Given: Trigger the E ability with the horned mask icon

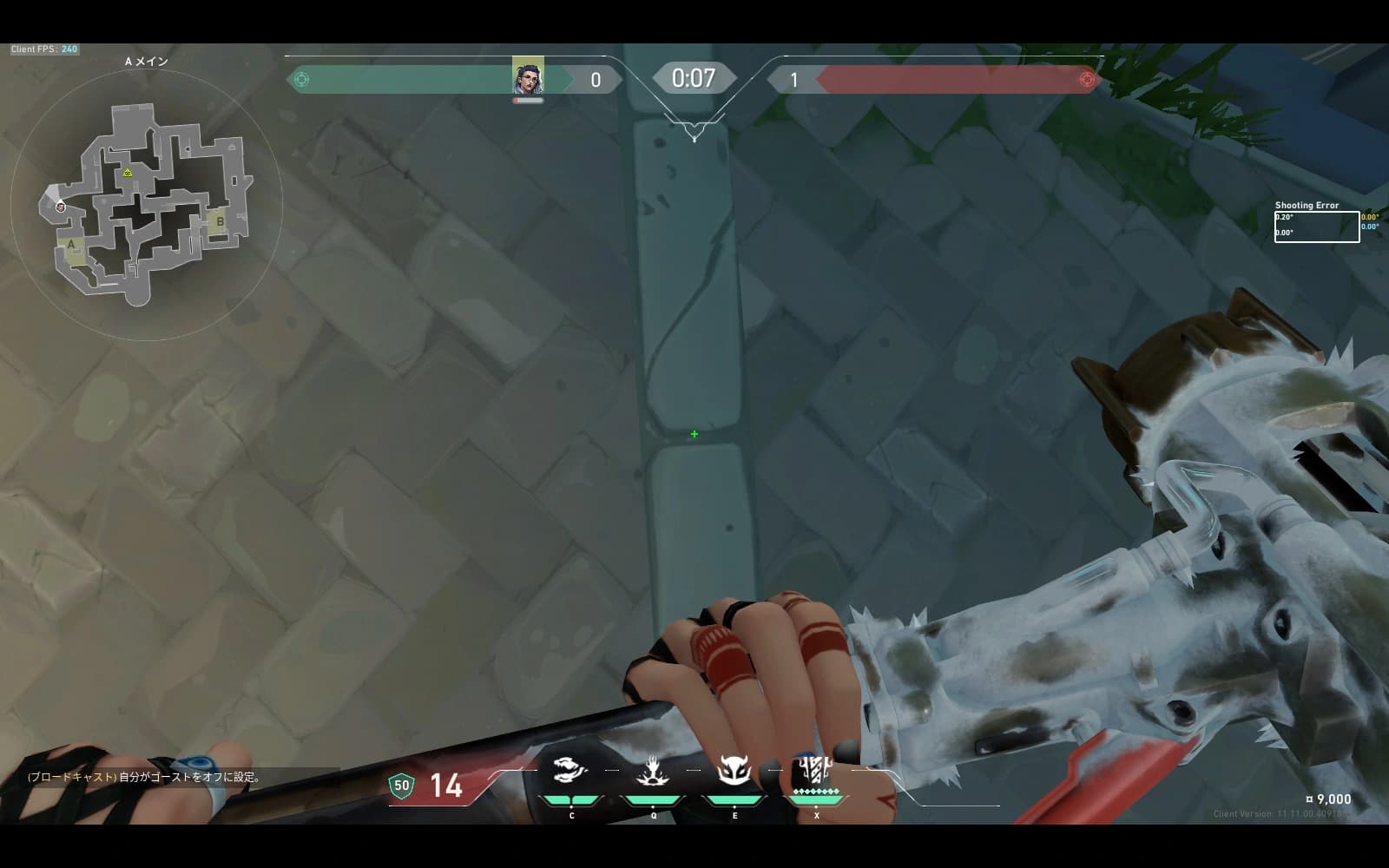Looking at the screenshot, I should (x=734, y=771).
